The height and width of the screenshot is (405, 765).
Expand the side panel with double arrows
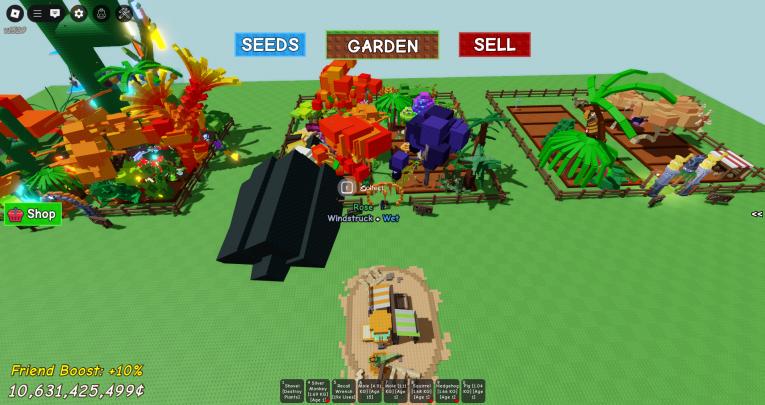coord(757,214)
